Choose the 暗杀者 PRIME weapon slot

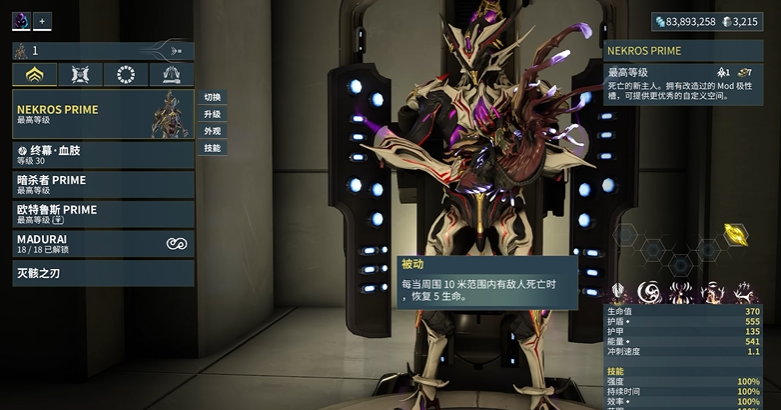coord(102,184)
